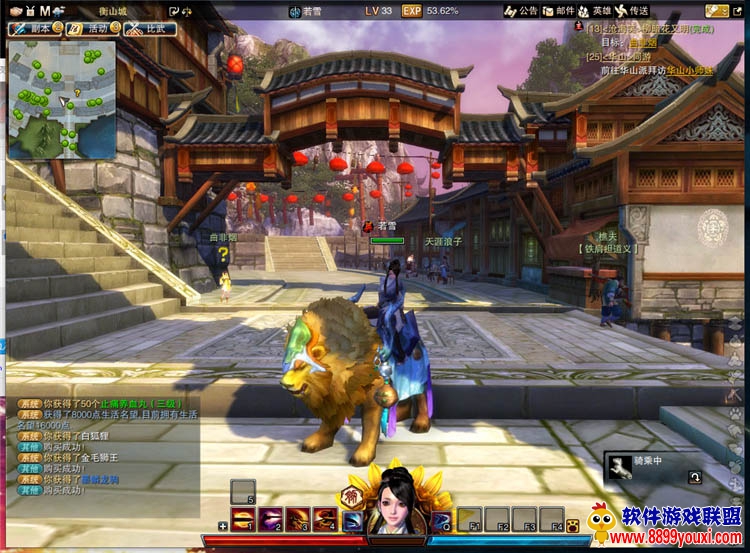The width and height of the screenshot is (750, 553).
Task: Click the EXP badge in top bar
Action: point(411,11)
